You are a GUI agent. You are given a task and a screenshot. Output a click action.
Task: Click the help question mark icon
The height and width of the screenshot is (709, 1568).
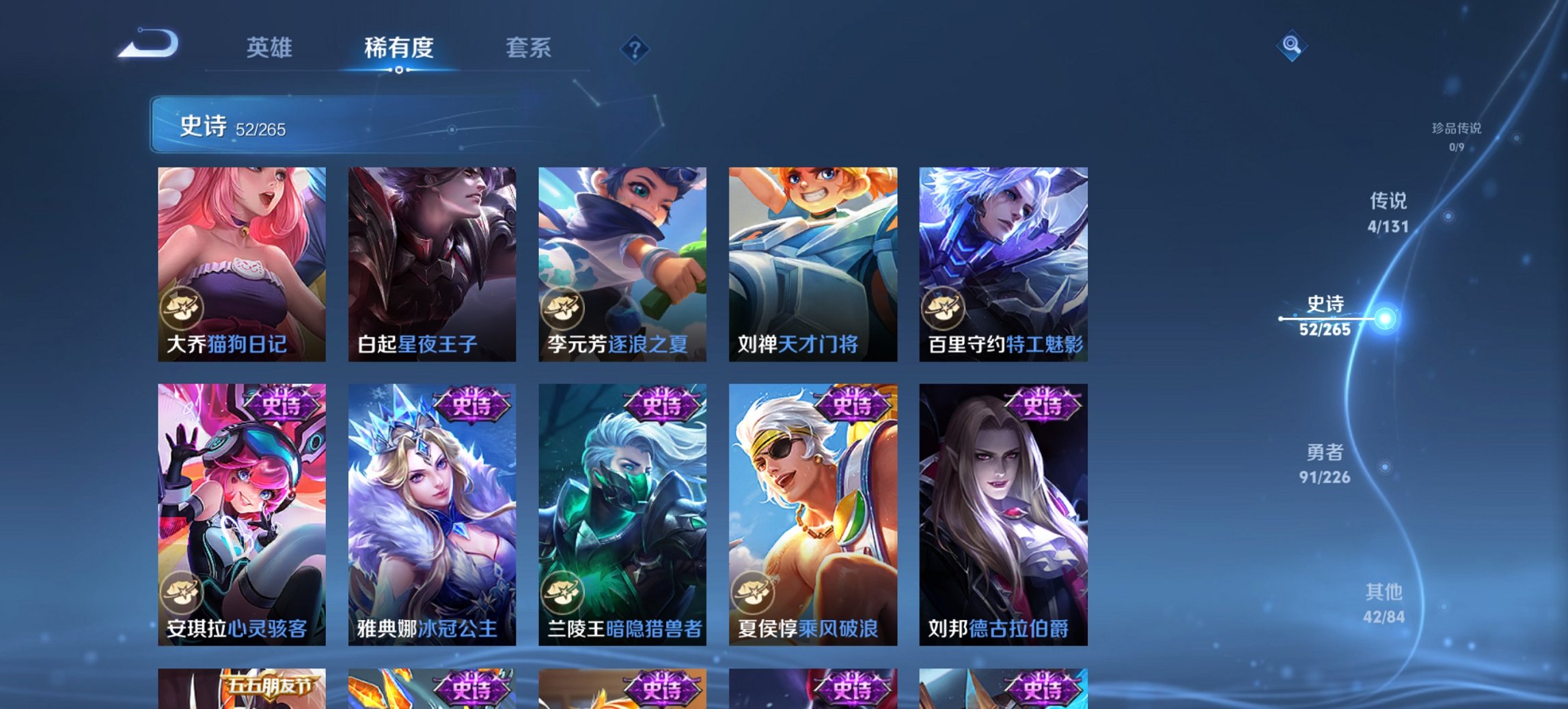pyautogui.click(x=635, y=49)
